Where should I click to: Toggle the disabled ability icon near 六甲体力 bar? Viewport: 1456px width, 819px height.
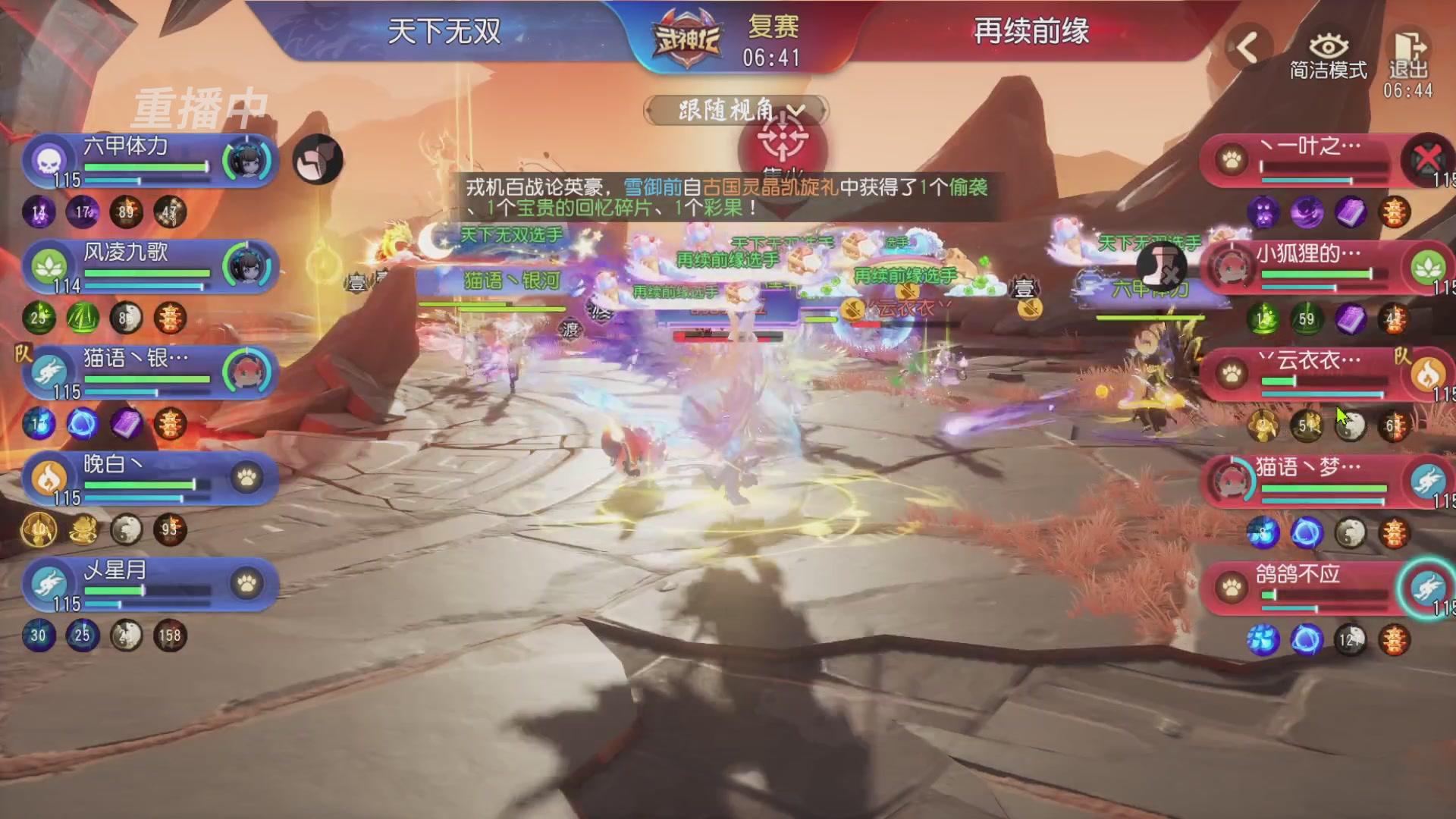(x=317, y=160)
